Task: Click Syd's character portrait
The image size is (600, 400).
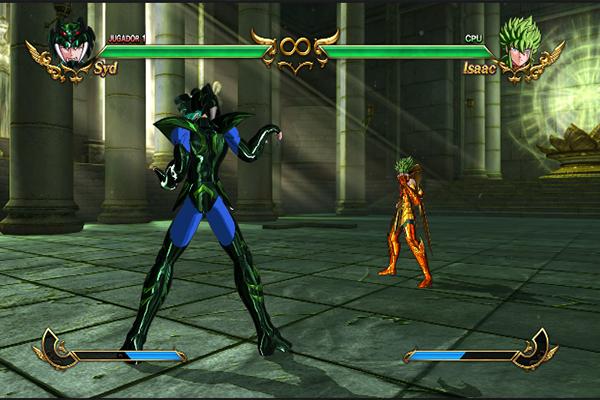Action: [72, 44]
